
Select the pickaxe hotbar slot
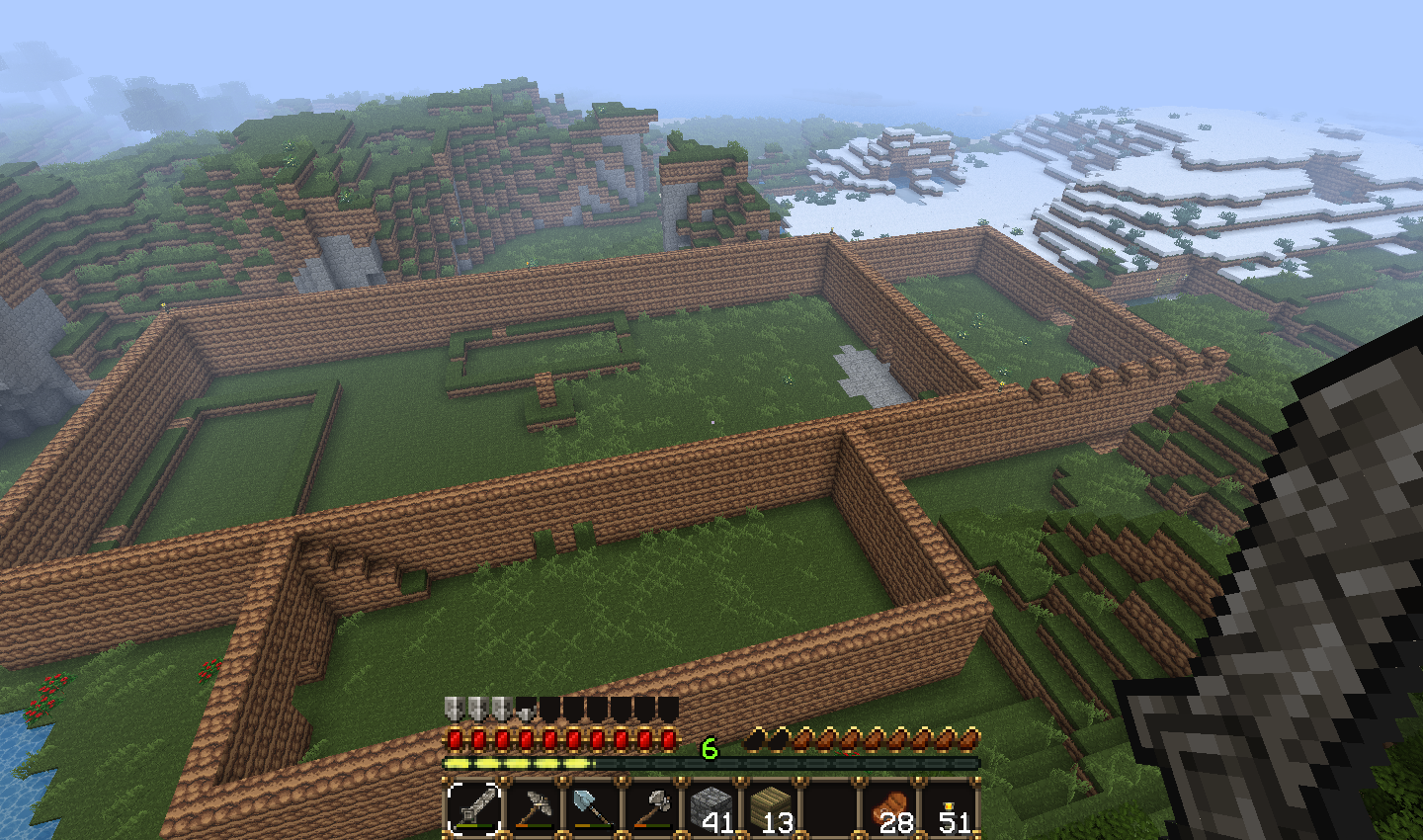tap(534, 808)
